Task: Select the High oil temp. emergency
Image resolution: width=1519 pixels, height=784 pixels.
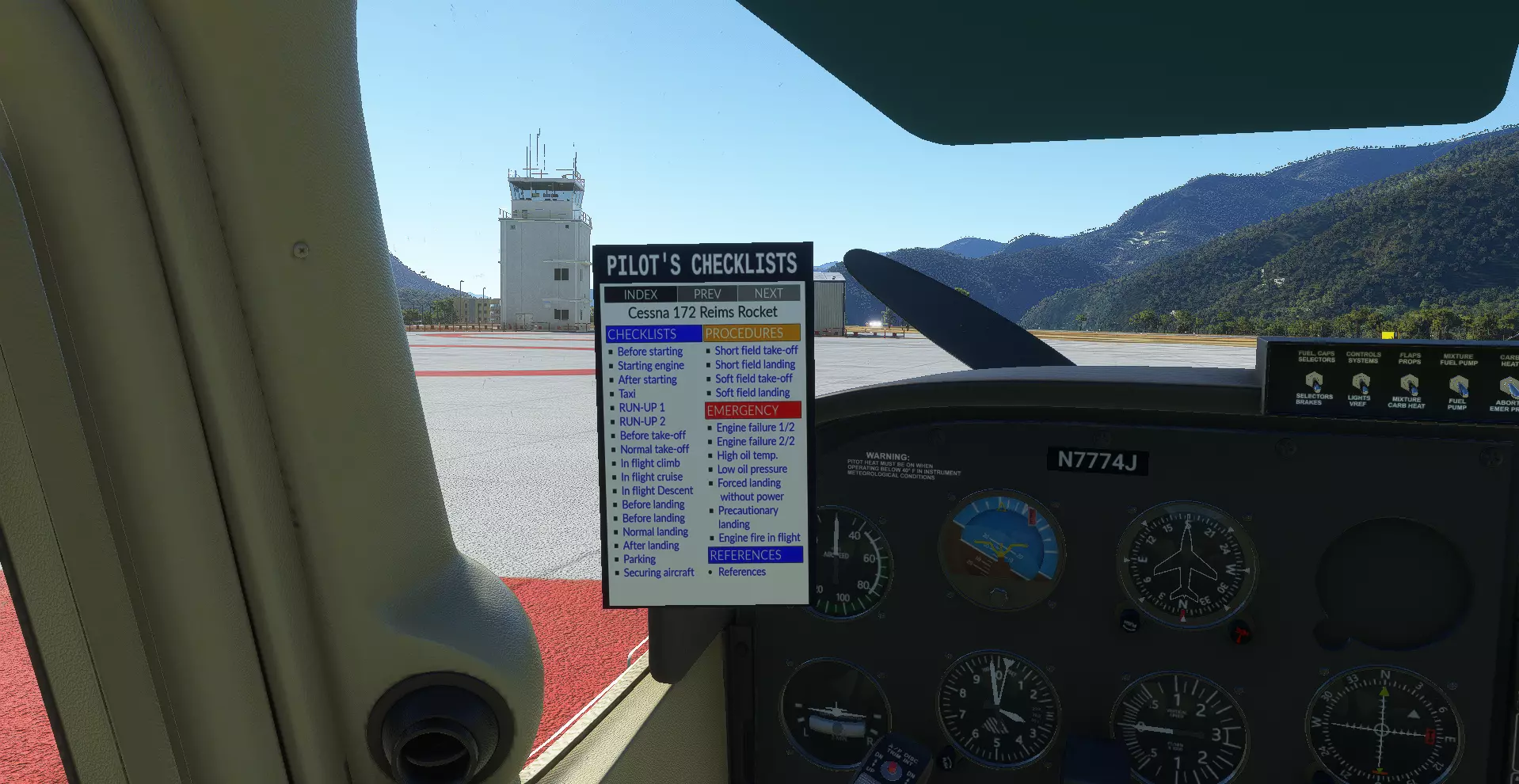Action: pyautogui.click(x=747, y=455)
